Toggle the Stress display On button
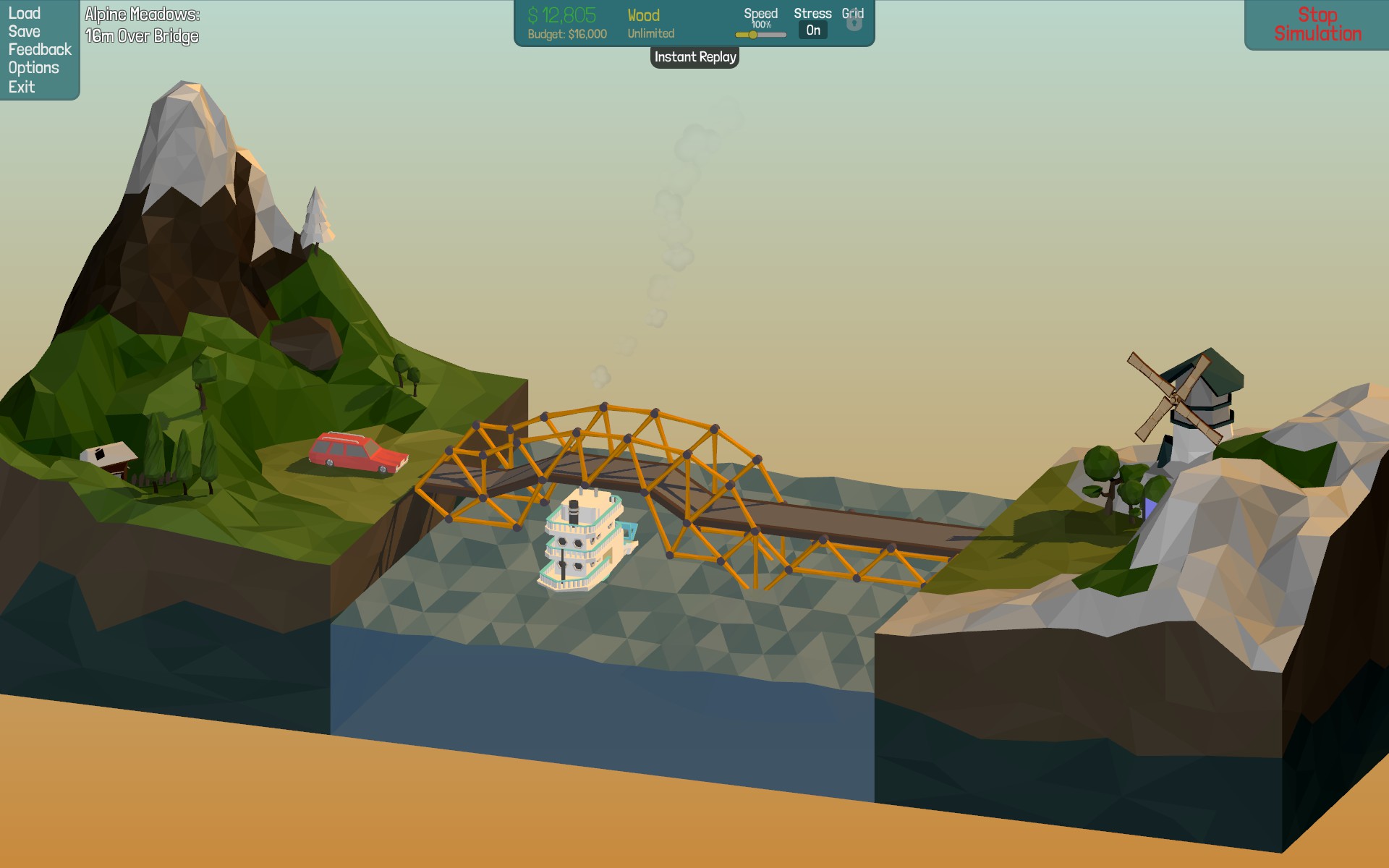Image resolution: width=1389 pixels, height=868 pixels. 813,30
